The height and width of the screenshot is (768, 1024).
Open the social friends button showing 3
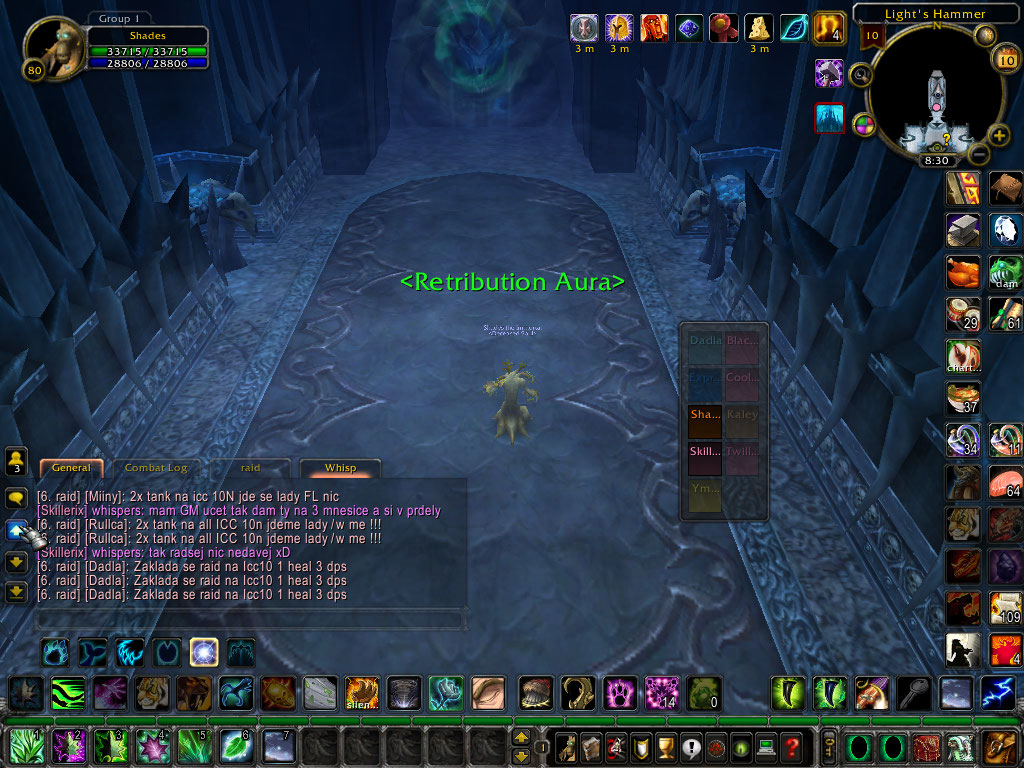pyautogui.click(x=16, y=461)
